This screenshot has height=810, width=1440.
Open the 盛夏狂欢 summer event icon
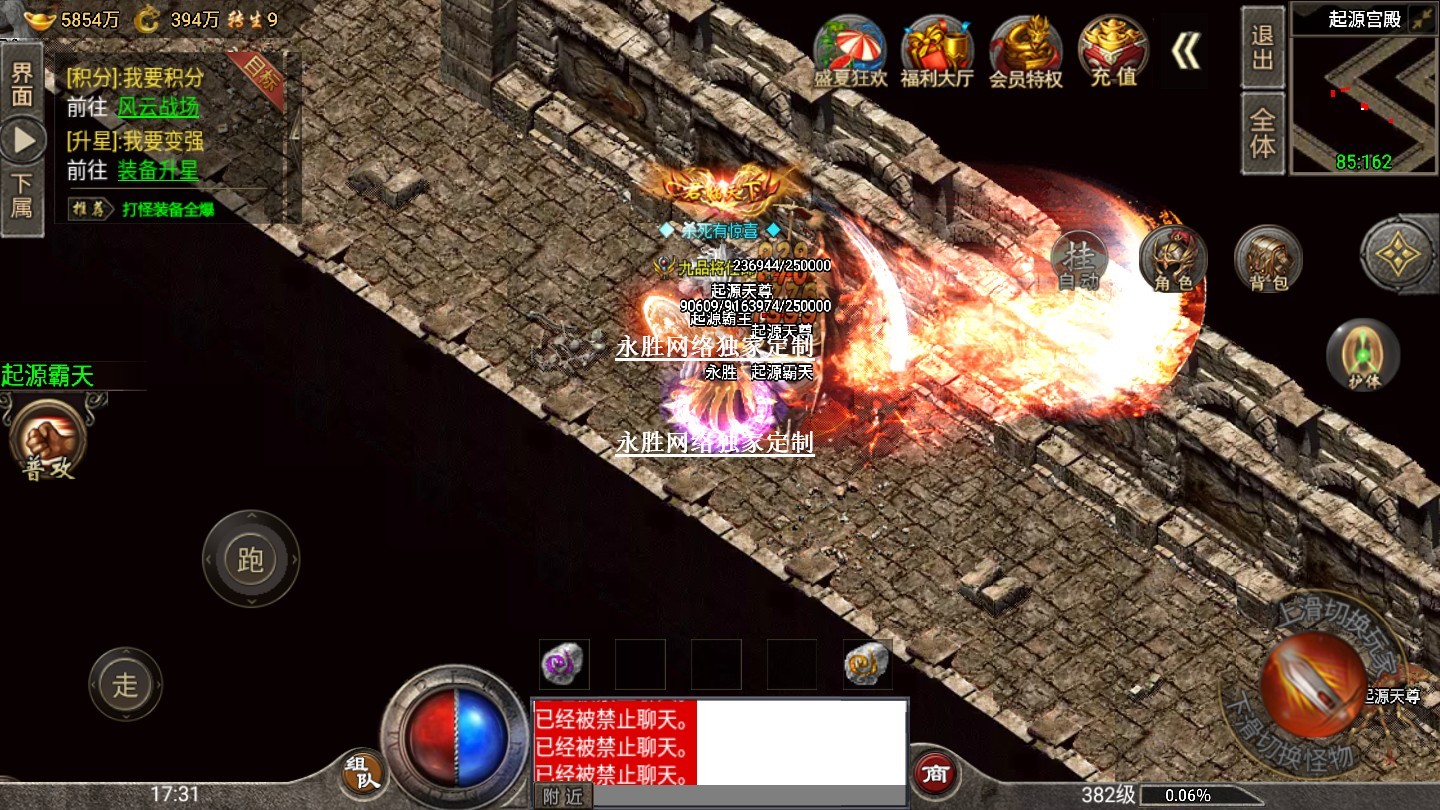(850, 52)
